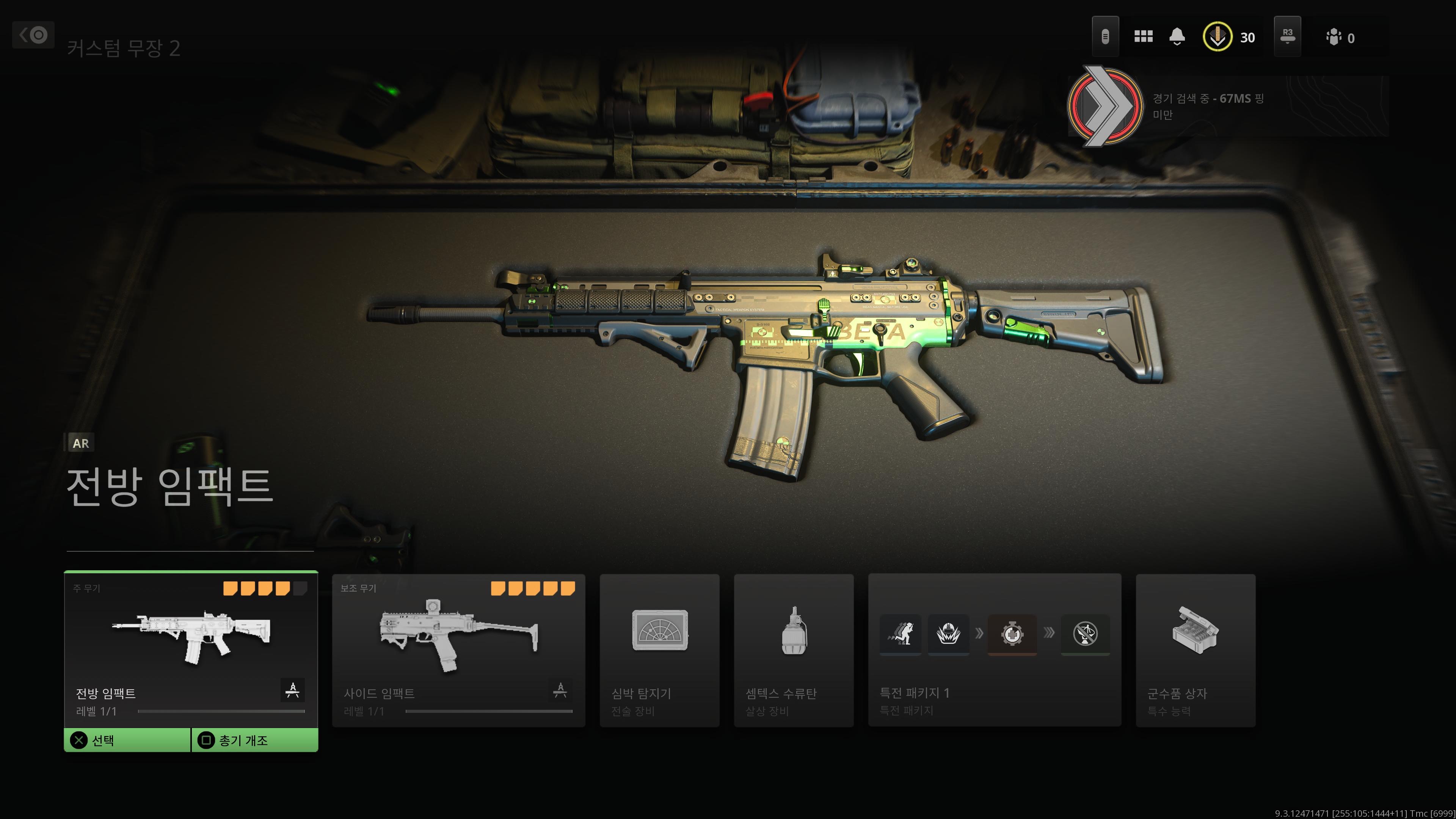The width and height of the screenshot is (1456, 819).
Task: Click the 선택 button
Action: coord(128,740)
